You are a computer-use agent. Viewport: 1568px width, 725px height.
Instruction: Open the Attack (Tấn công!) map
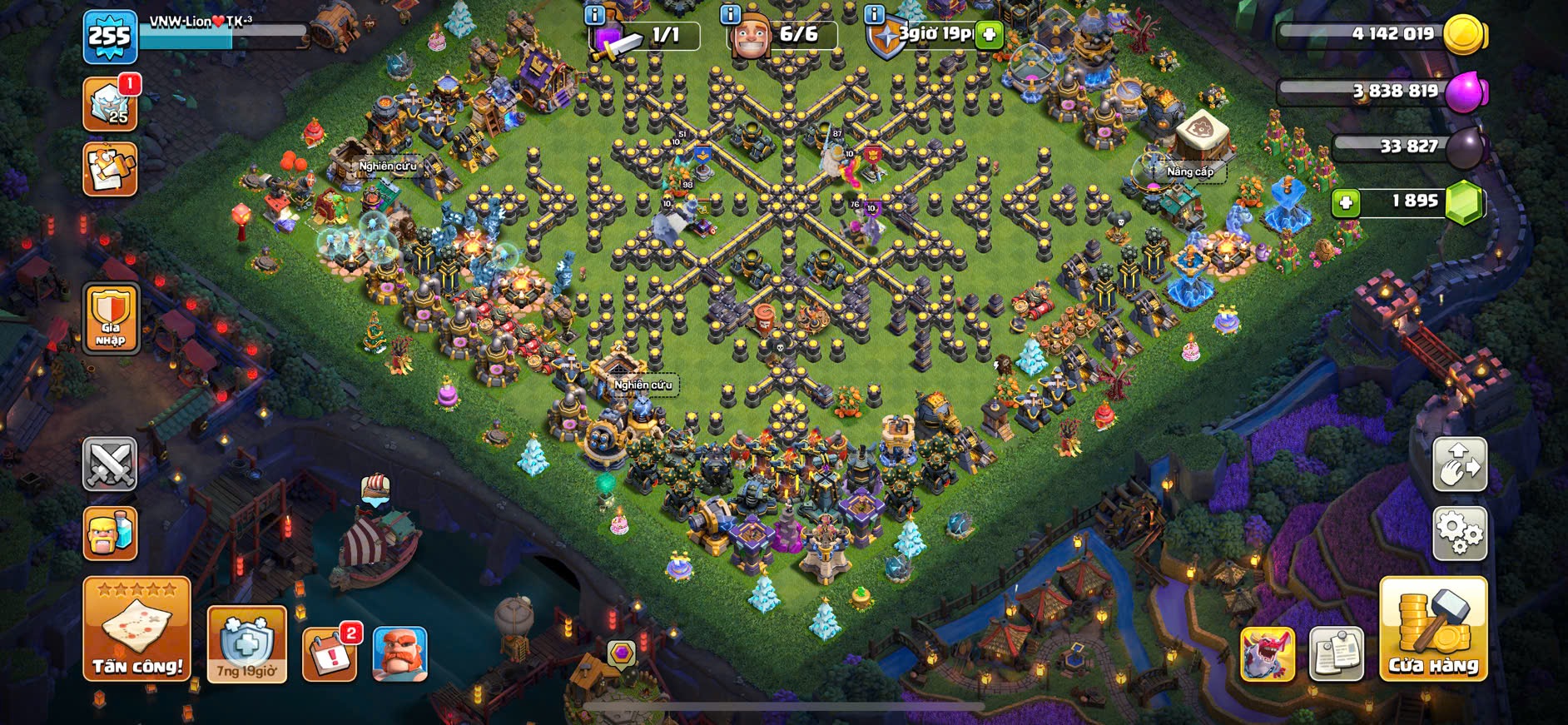tap(136, 629)
